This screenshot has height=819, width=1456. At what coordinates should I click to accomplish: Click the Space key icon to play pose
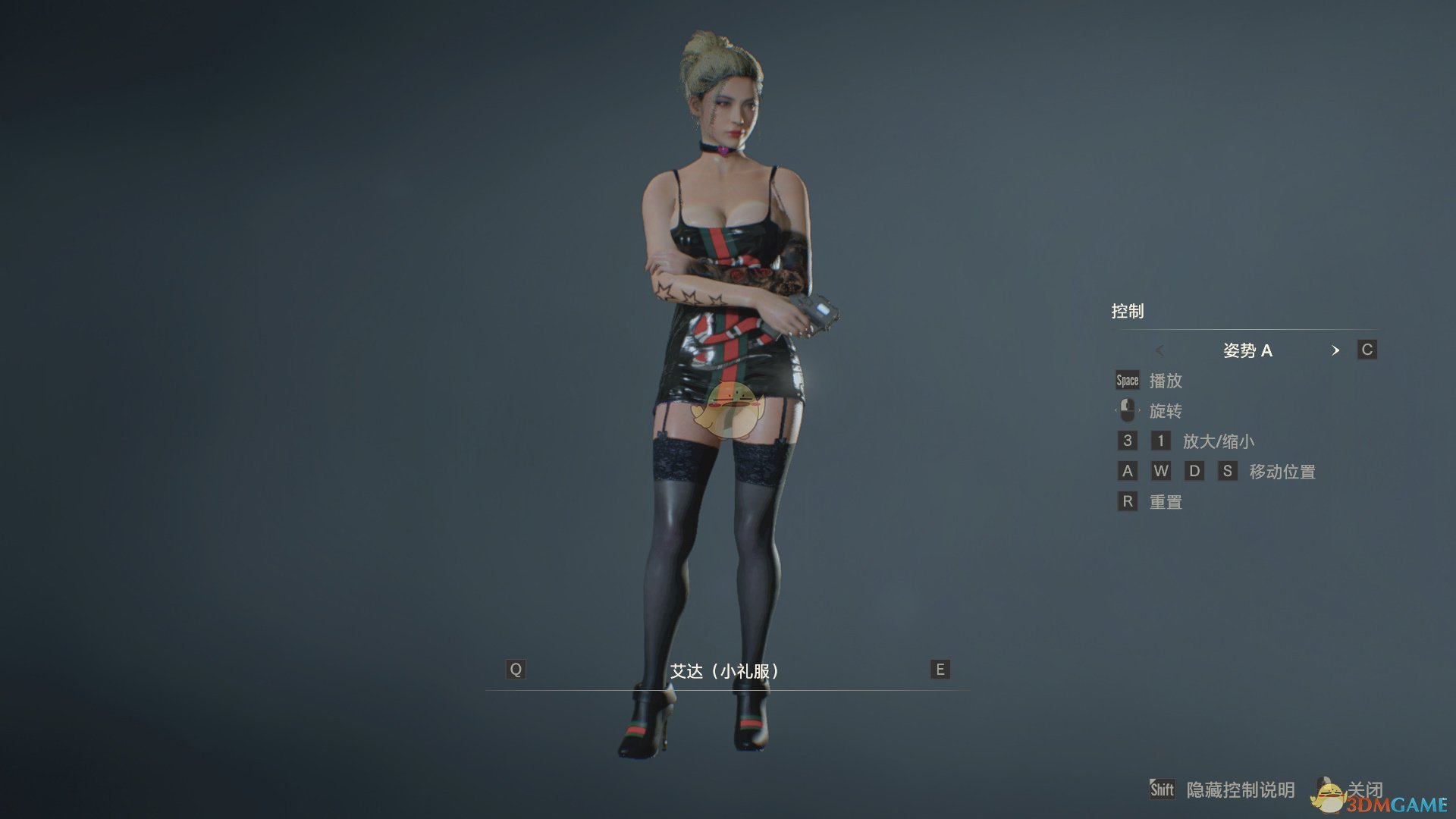1126,380
